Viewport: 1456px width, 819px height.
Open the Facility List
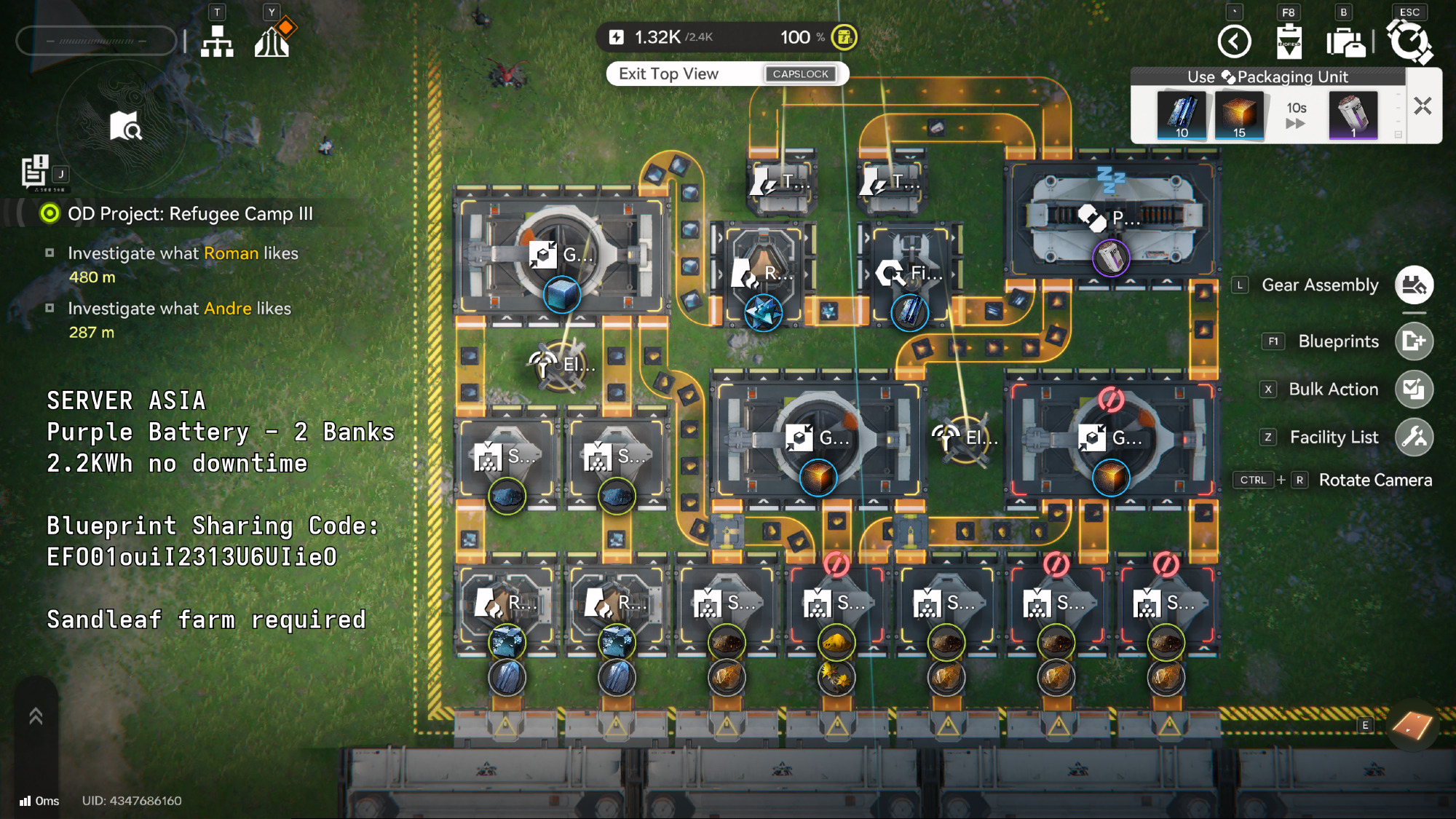click(x=1414, y=438)
